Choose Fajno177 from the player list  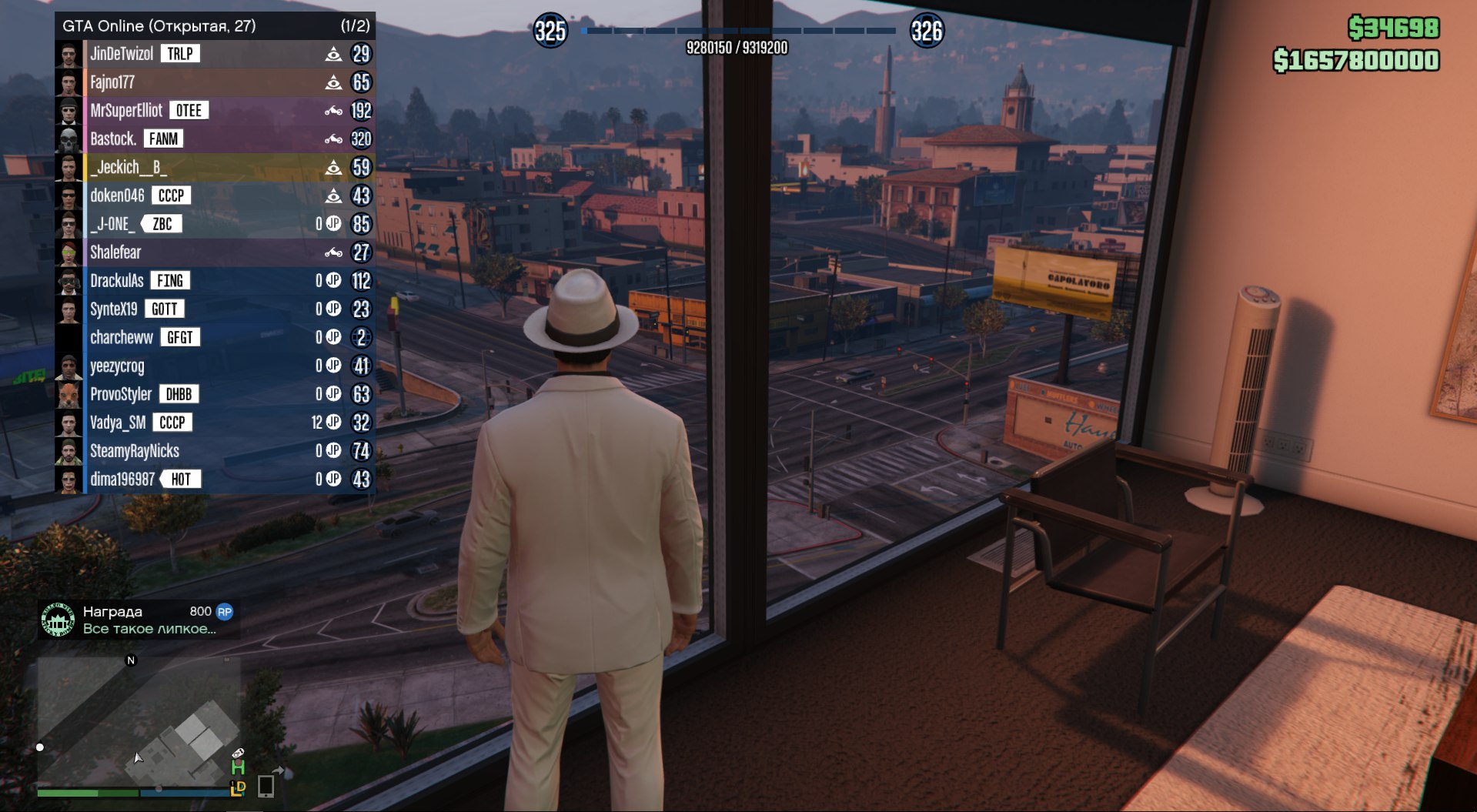coord(112,82)
